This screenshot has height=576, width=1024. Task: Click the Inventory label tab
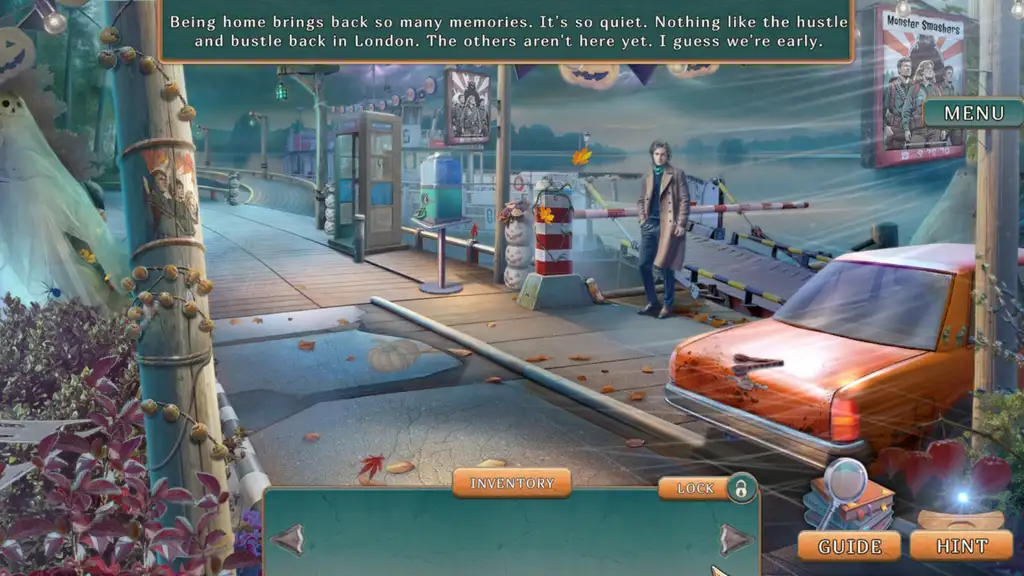pyautogui.click(x=511, y=483)
